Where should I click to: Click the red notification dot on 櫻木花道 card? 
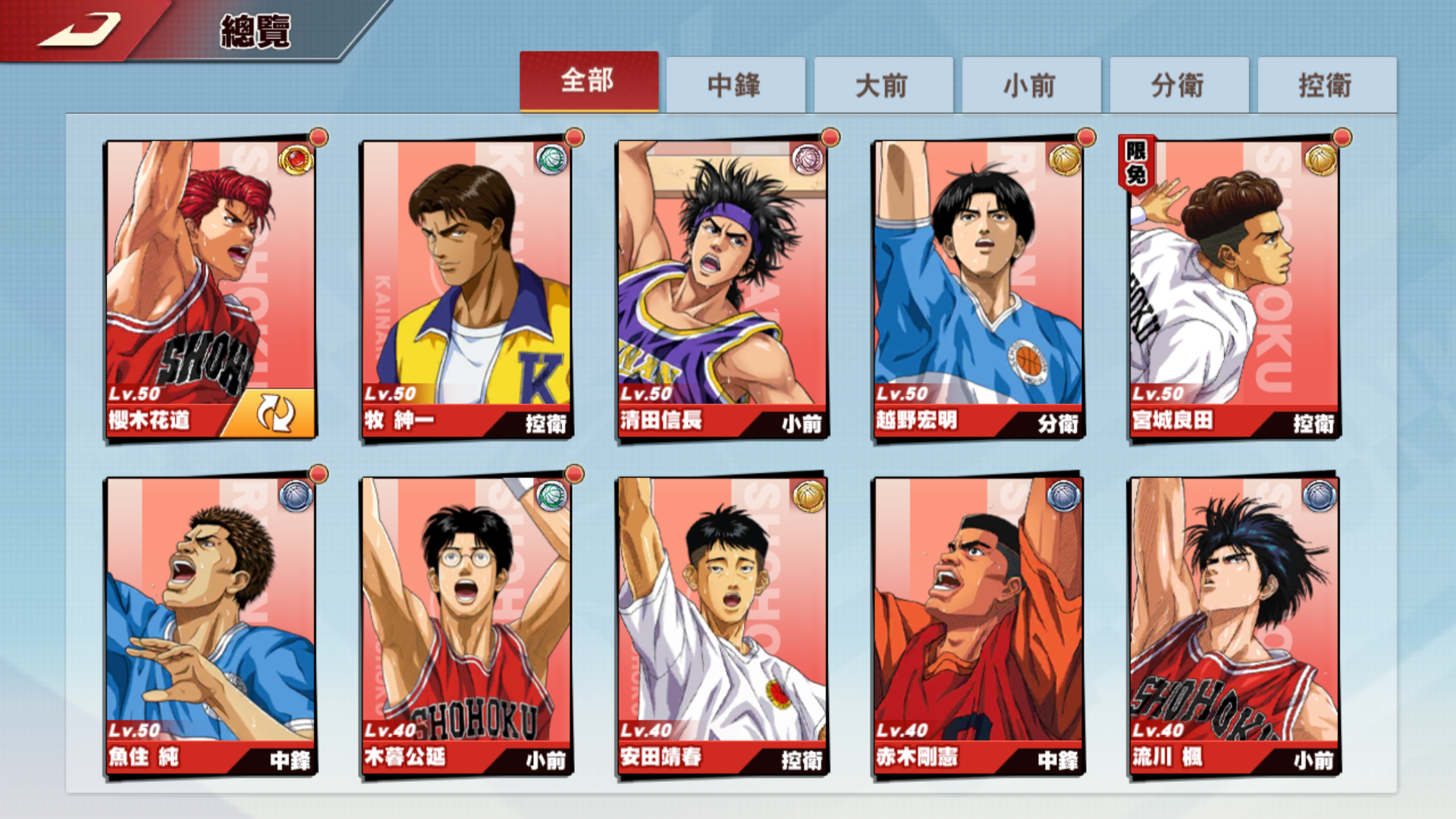click(x=318, y=136)
